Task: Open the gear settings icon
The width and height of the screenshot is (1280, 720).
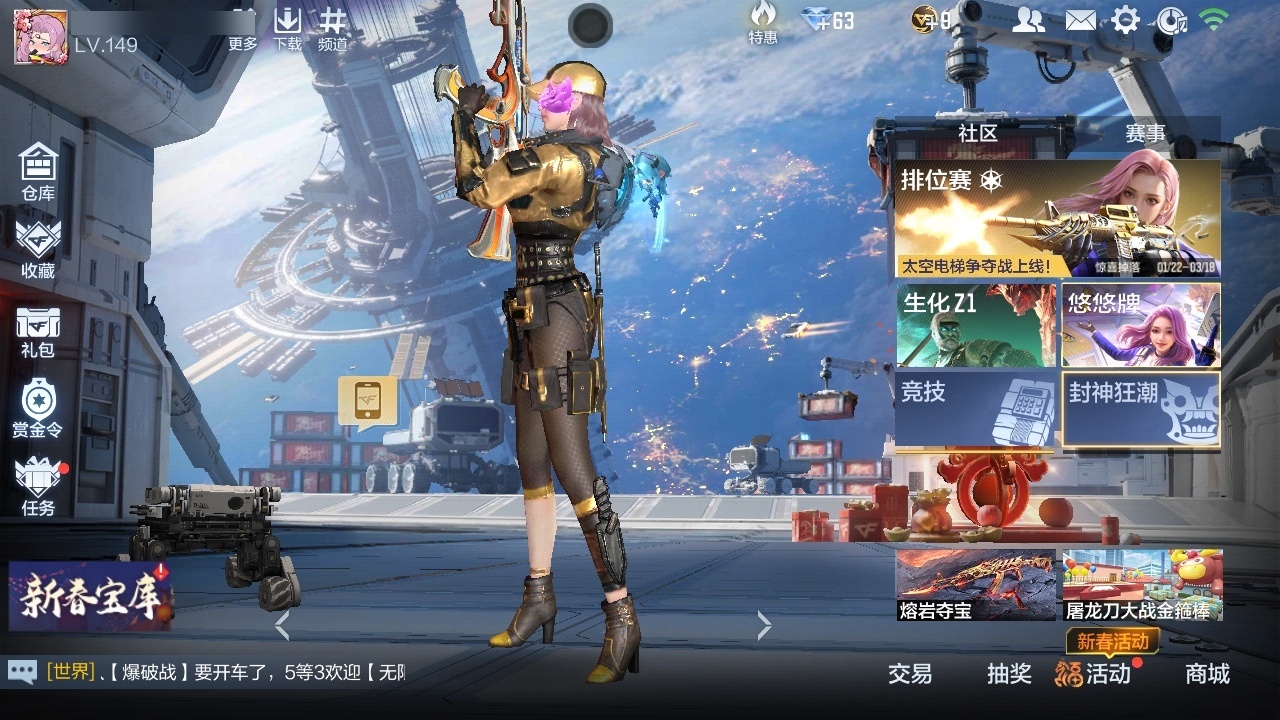Action: click(x=1126, y=20)
